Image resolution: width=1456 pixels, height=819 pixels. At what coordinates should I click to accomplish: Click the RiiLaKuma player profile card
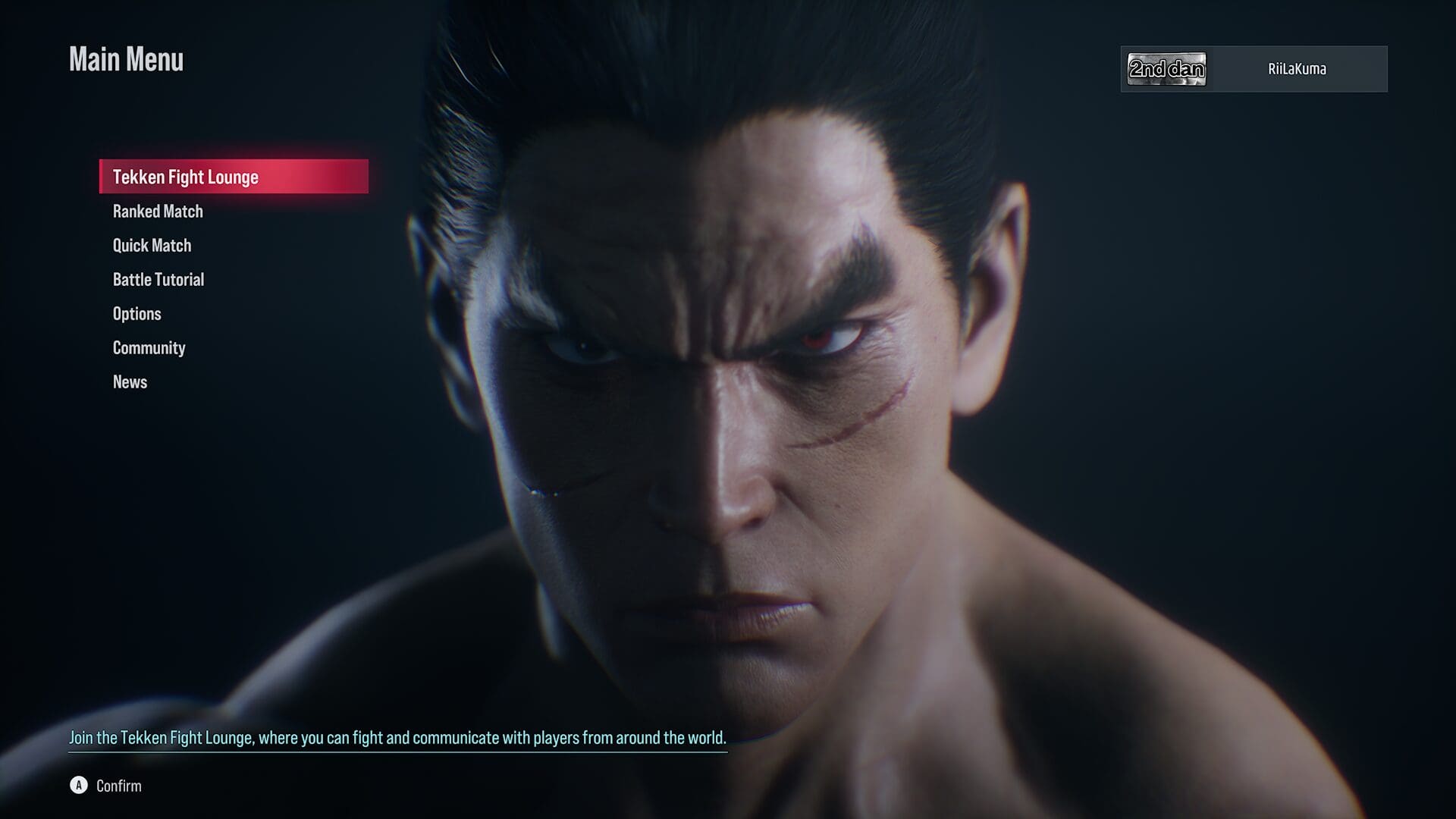click(x=1254, y=69)
